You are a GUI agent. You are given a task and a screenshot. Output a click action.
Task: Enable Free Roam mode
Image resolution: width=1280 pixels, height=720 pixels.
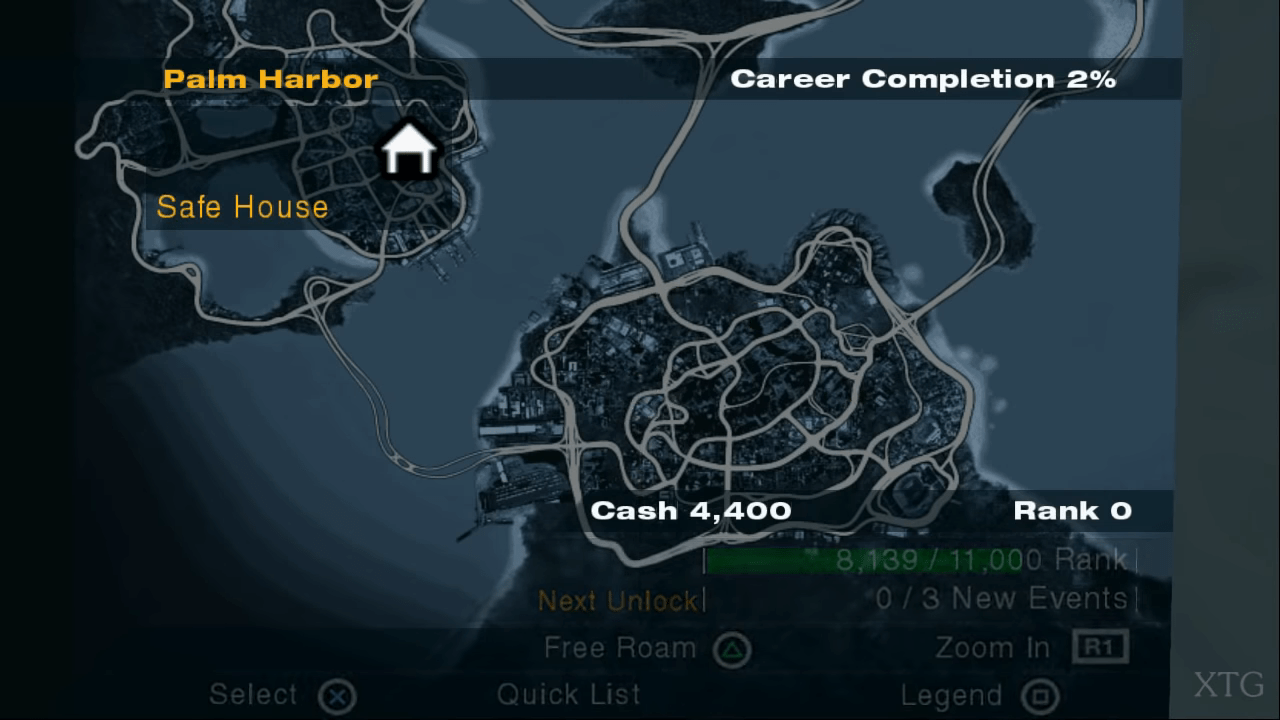(619, 648)
